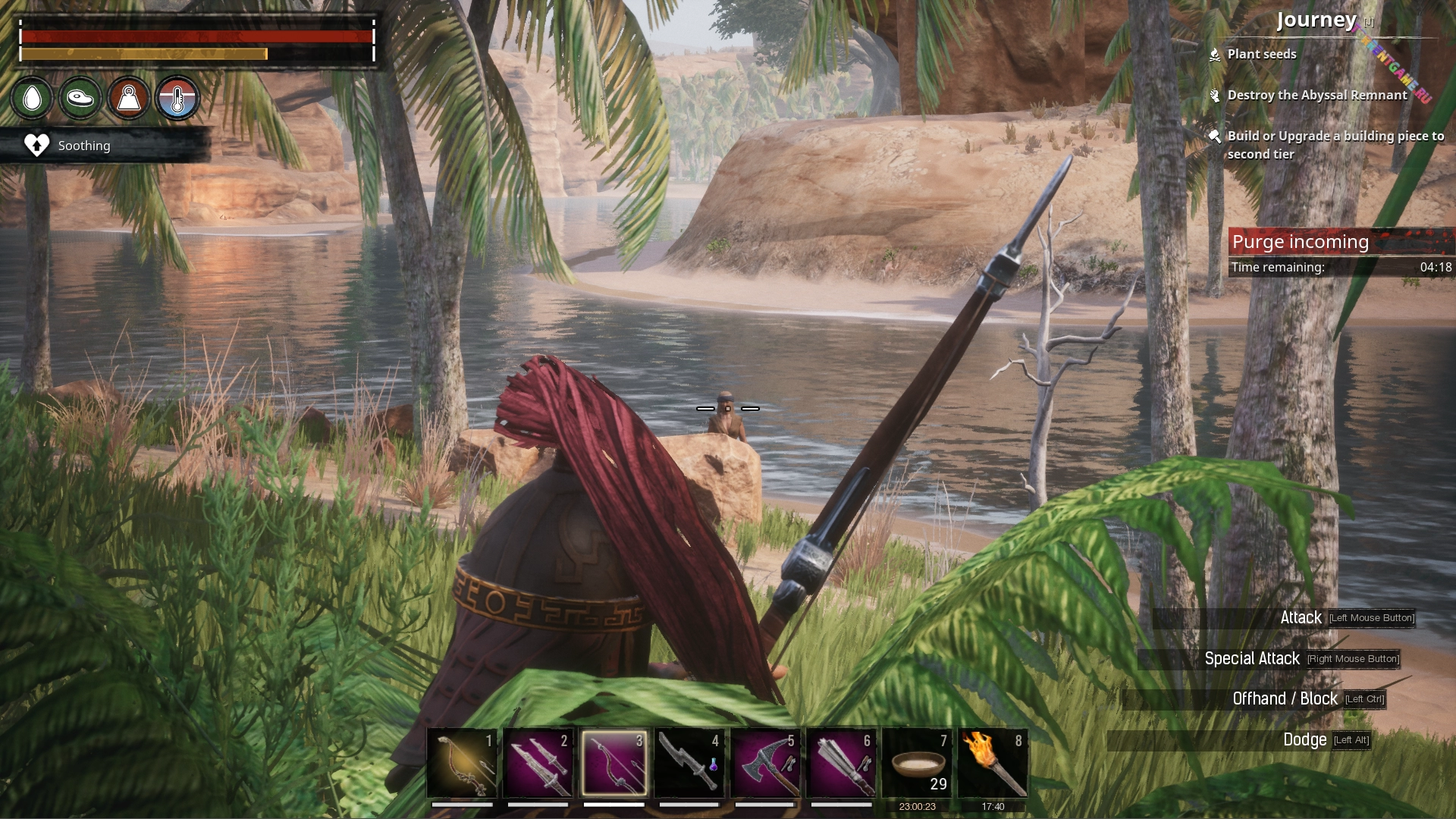This screenshot has height=819, width=1456.
Task: Equip the flanged mace in slot 6
Action: pyautogui.click(x=841, y=762)
